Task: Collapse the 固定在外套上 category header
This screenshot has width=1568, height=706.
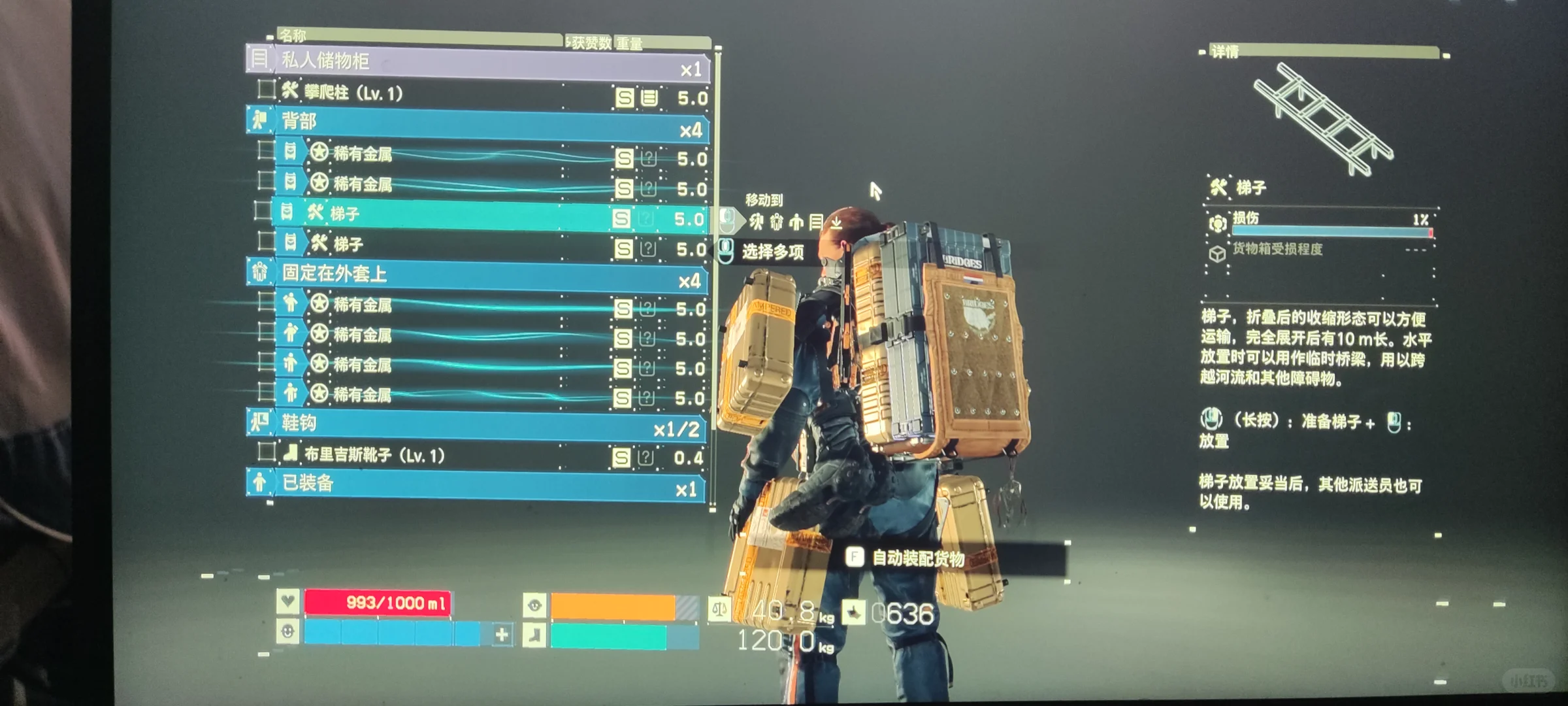Action: click(477, 275)
